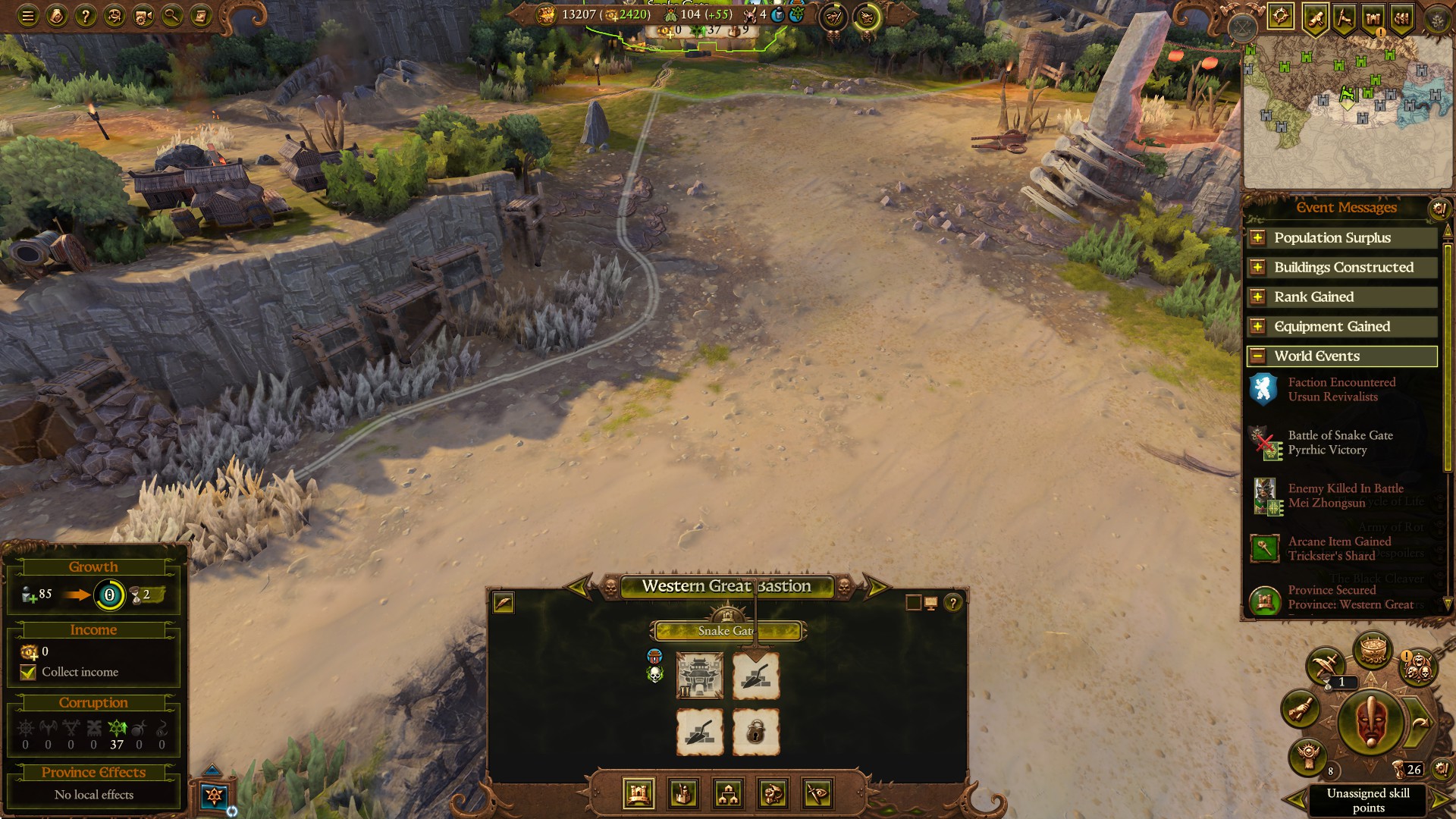
Task: Collapse the World Events category
Action: 1258,356
